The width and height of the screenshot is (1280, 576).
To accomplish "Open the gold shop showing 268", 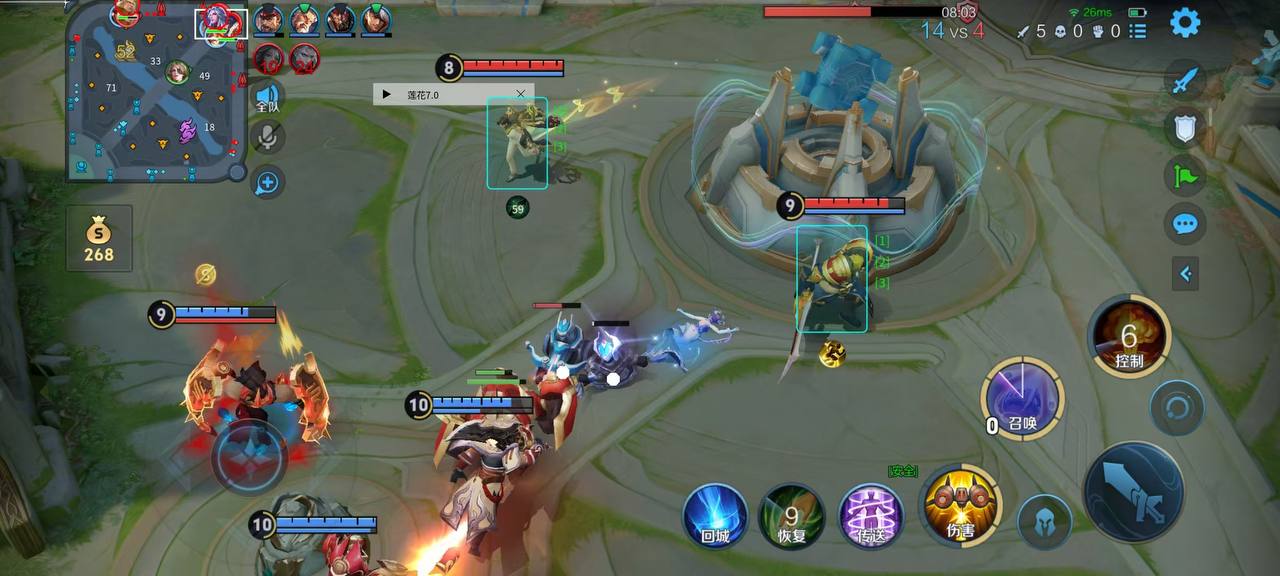I will 99,239.
